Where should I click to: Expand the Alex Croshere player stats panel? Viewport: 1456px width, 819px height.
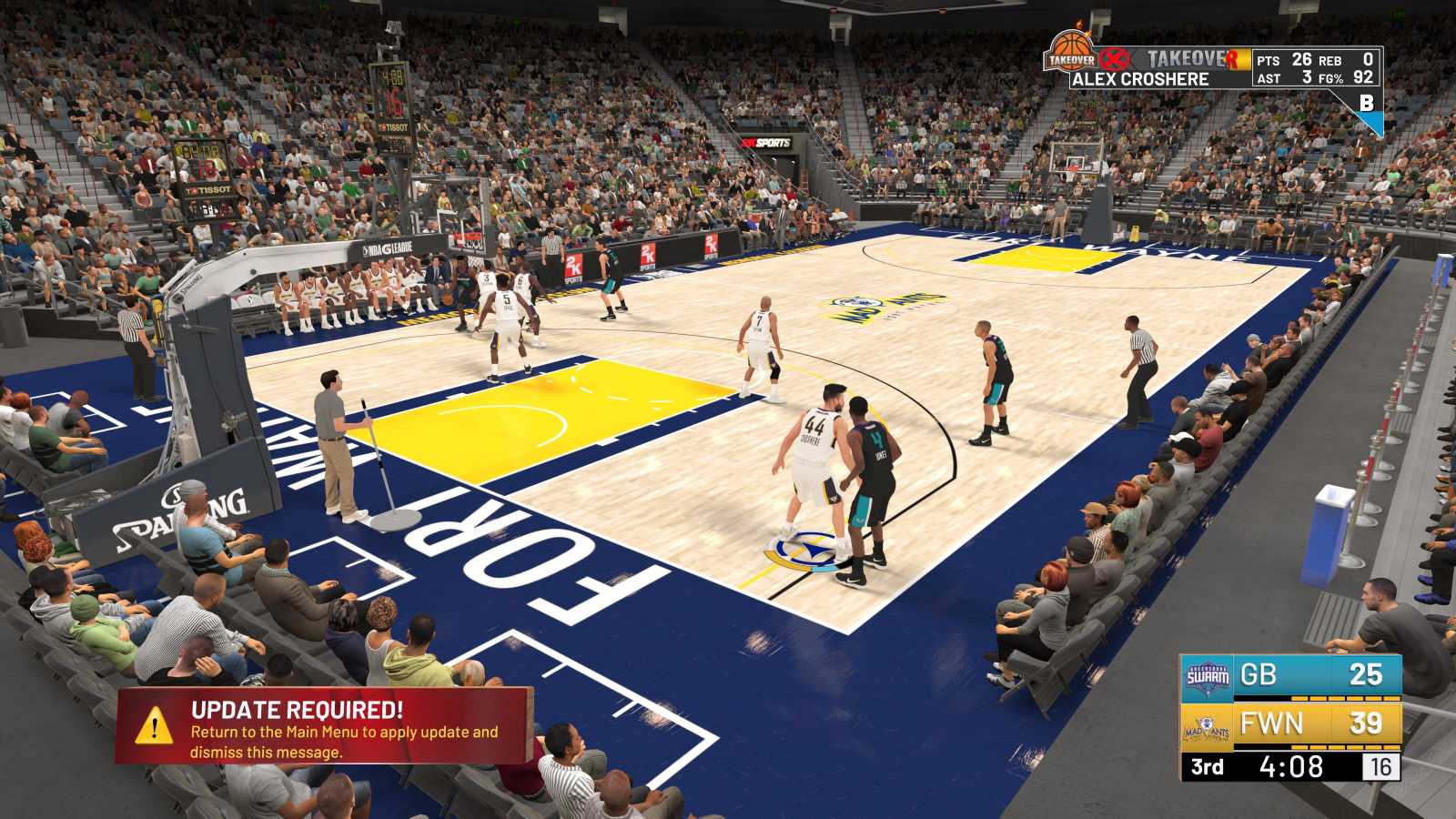pos(1314,66)
